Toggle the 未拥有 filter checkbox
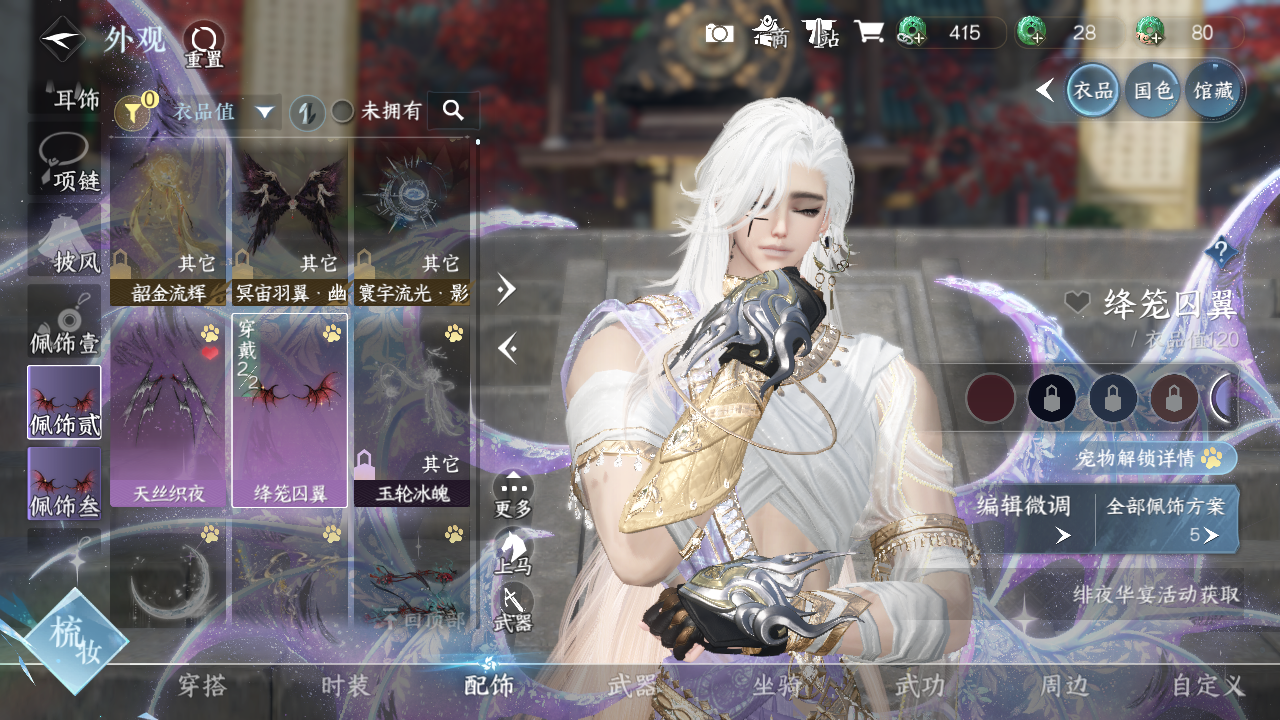The height and width of the screenshot is (720, 1280). (x=343, y=112)
